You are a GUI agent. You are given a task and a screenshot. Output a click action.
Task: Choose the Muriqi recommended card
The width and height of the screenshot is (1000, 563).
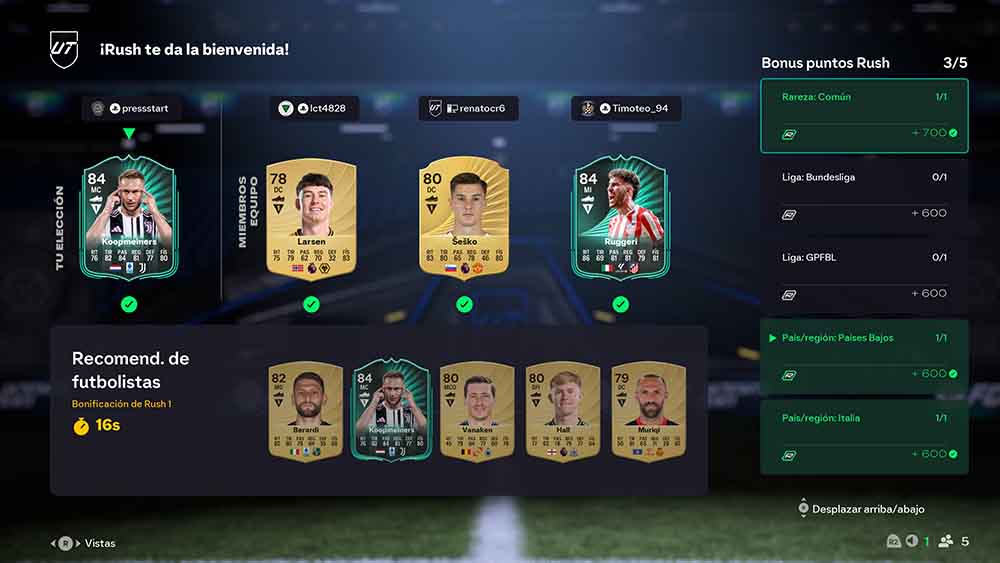[648, 411]
